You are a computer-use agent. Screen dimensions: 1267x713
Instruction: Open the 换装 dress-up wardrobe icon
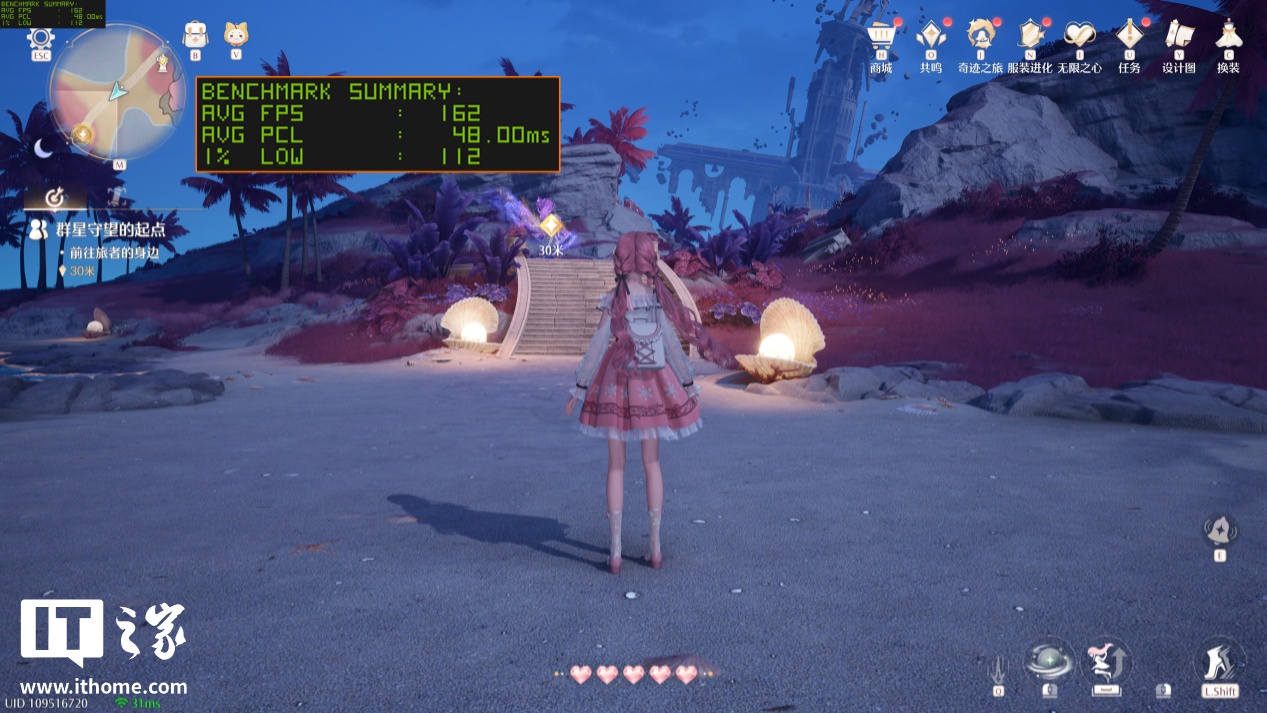click(1228, 36)
